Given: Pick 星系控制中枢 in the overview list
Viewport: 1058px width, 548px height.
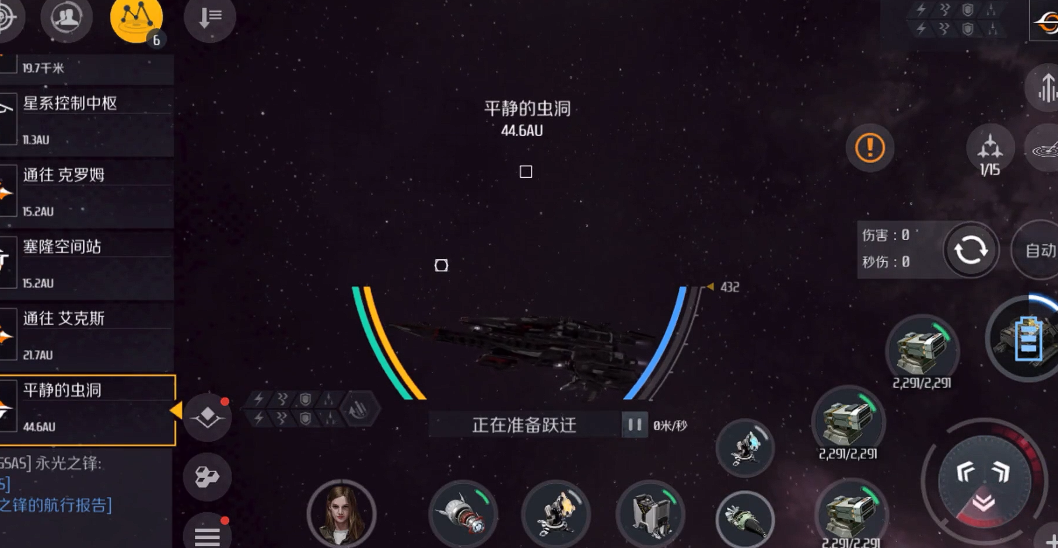Looking at the screenshot, I should click(88, 117).
